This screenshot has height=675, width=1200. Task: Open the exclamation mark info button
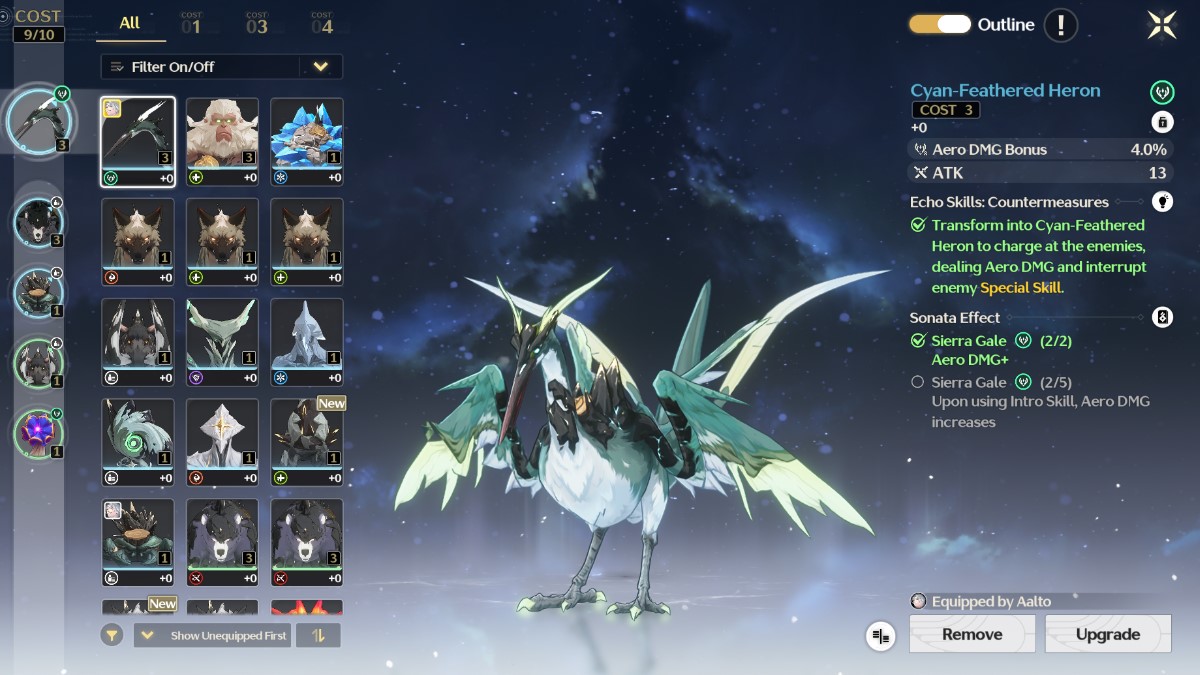click(1061, 24)
